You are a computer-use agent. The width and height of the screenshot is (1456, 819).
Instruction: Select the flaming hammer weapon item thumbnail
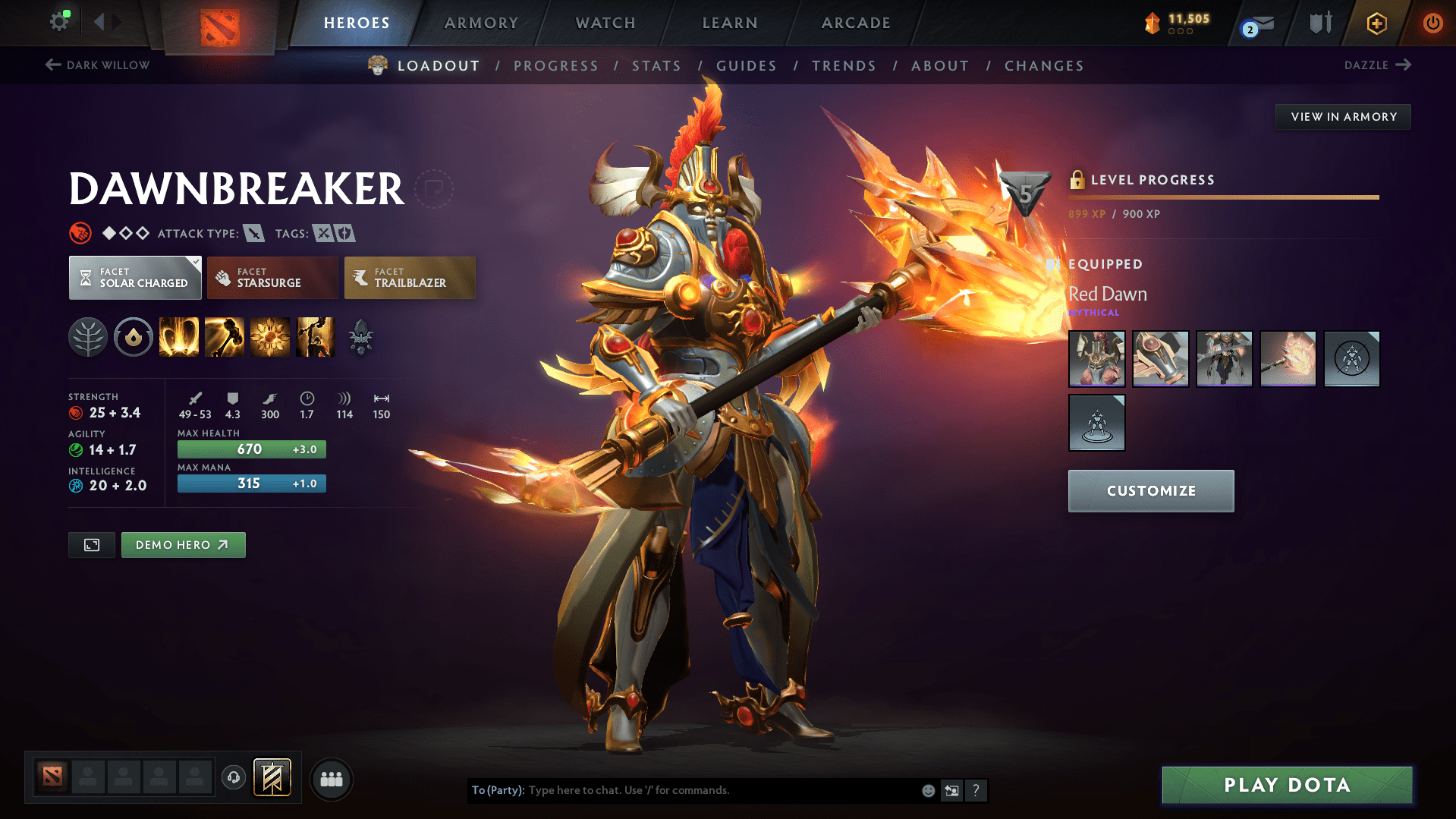pos(1288,359)
